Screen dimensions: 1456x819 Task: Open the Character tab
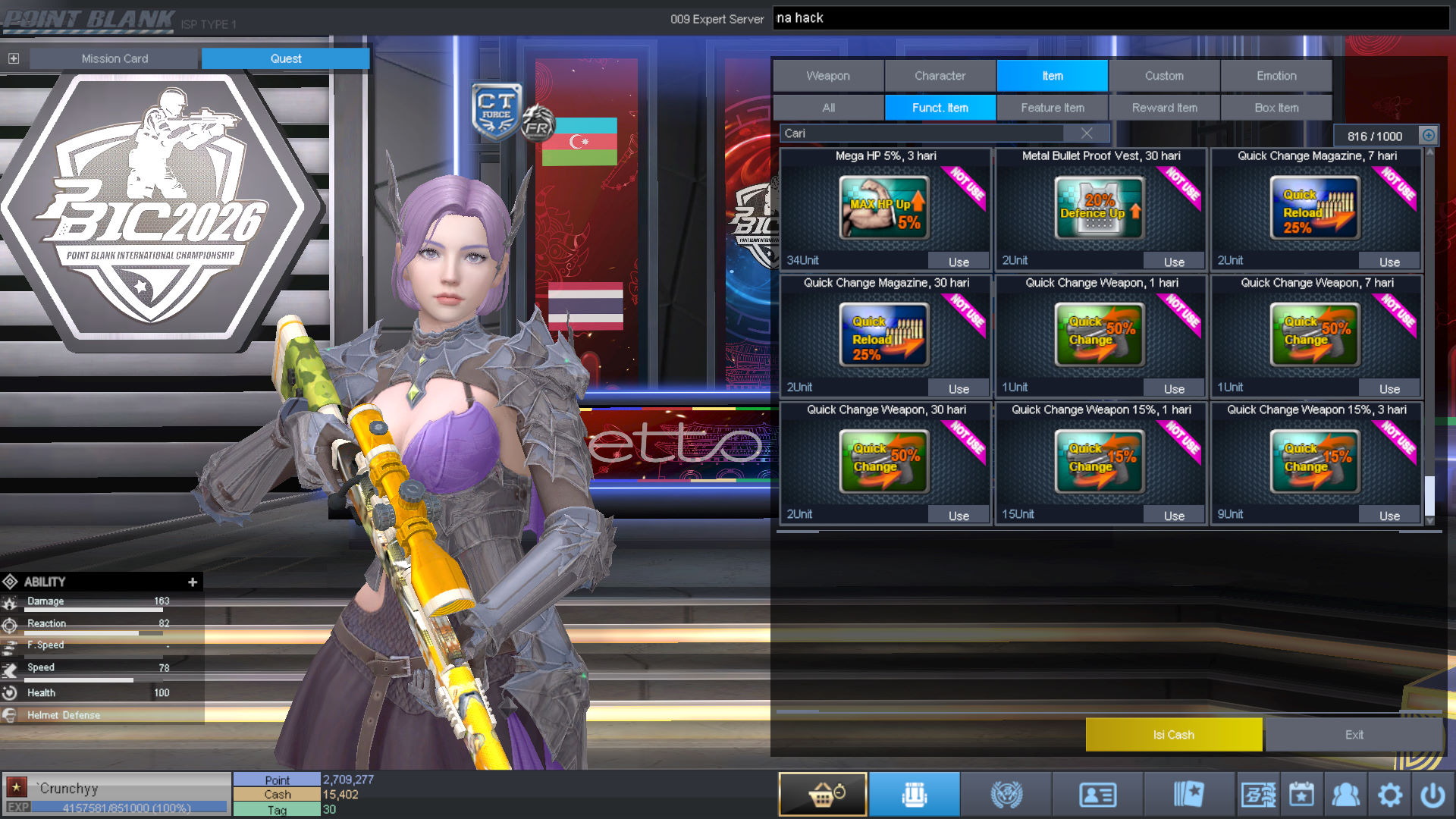click(x=940, y=76)
